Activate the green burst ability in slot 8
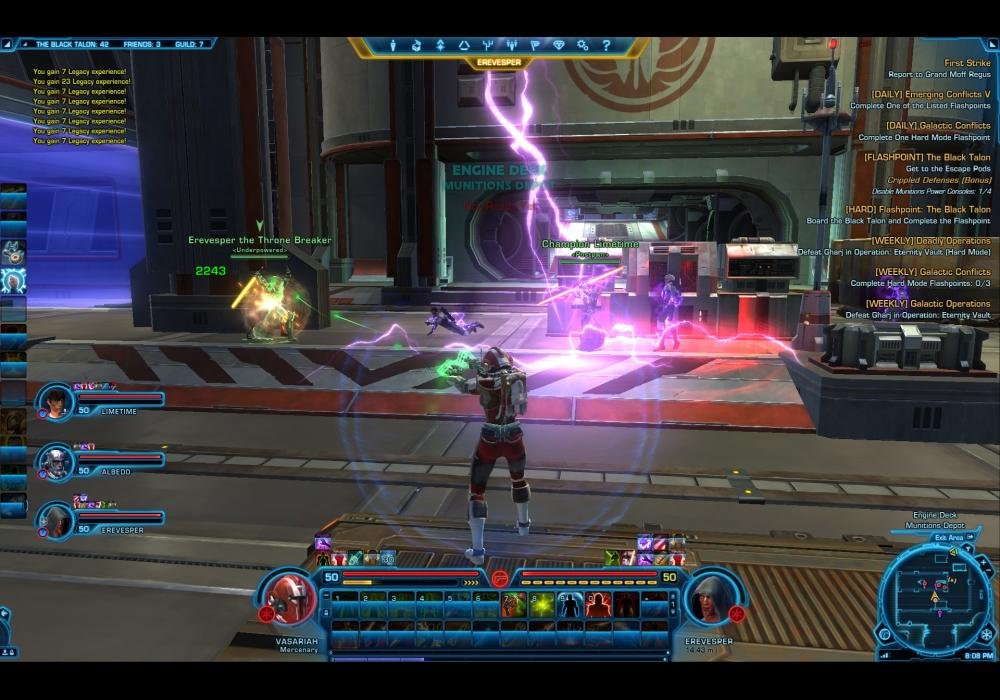The height and width of the screenshot is (700, 1000). 543,605
